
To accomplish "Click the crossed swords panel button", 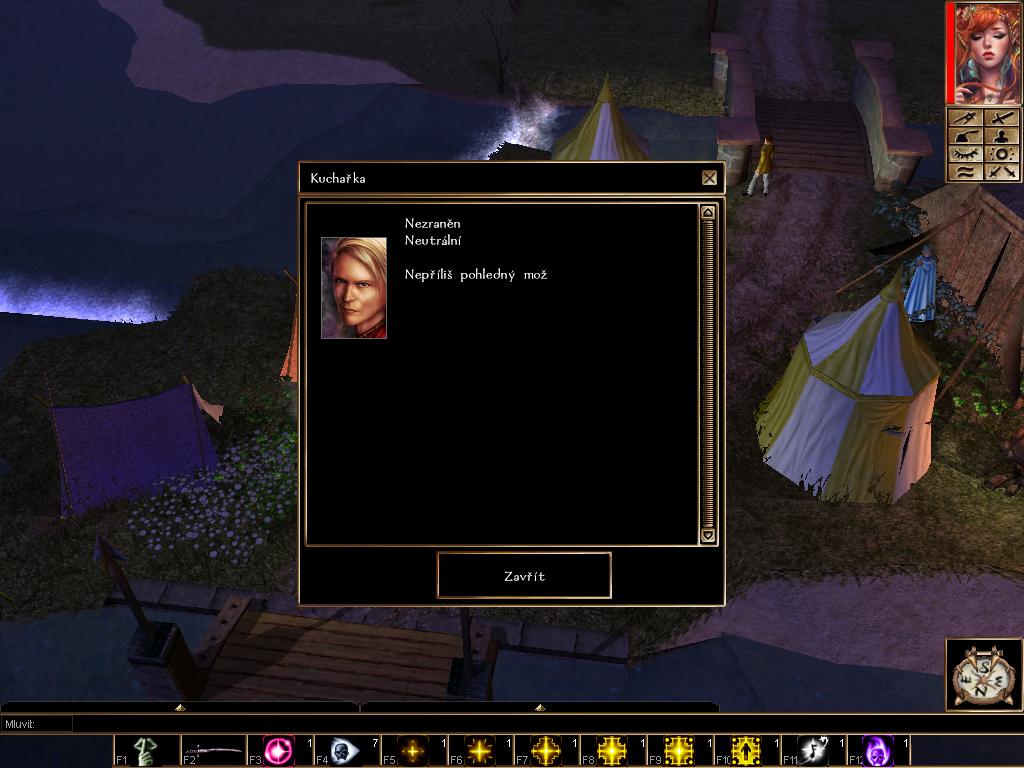I will [x=1001, y=172].
